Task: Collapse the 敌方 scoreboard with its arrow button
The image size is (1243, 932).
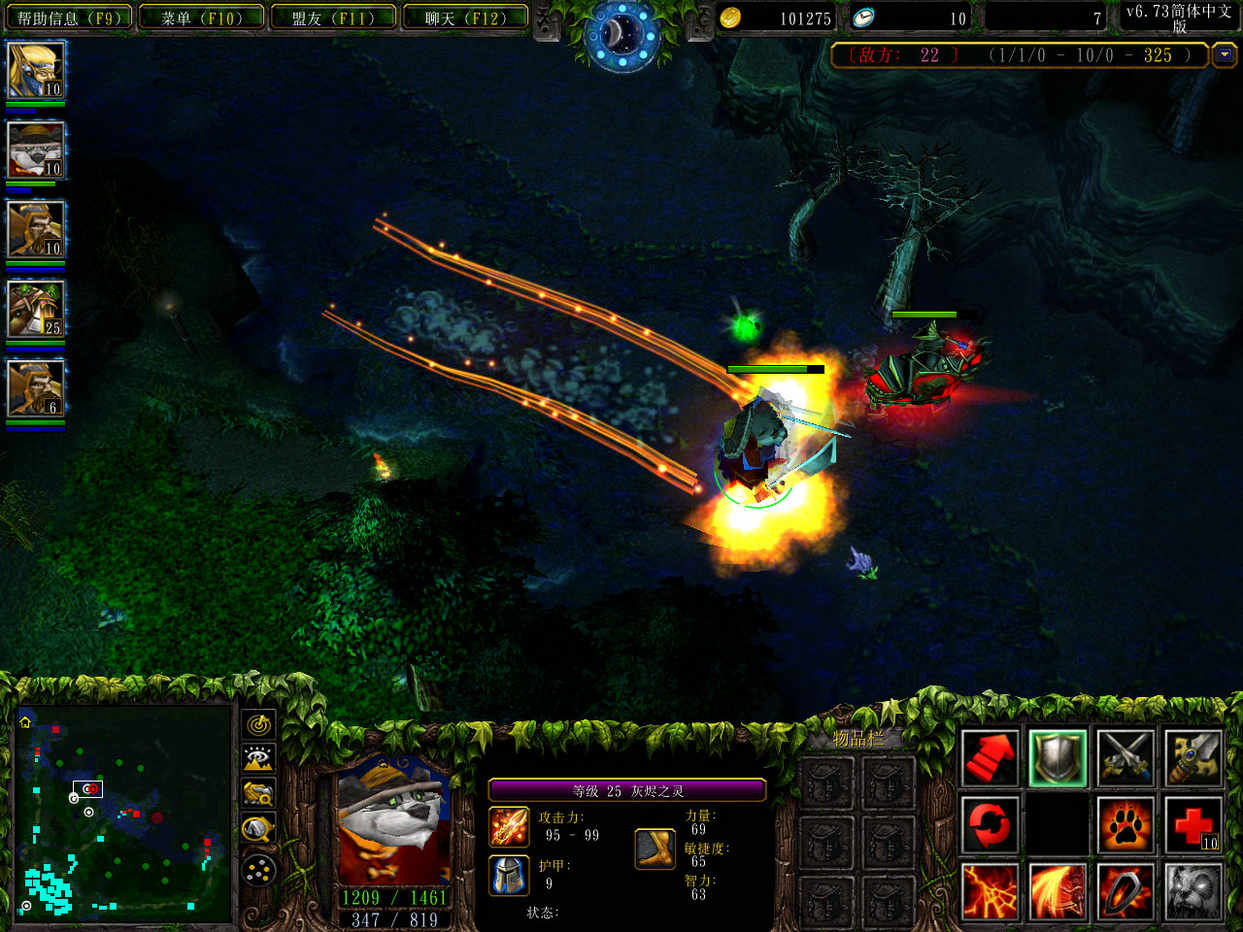Action: click(1224, 55)
